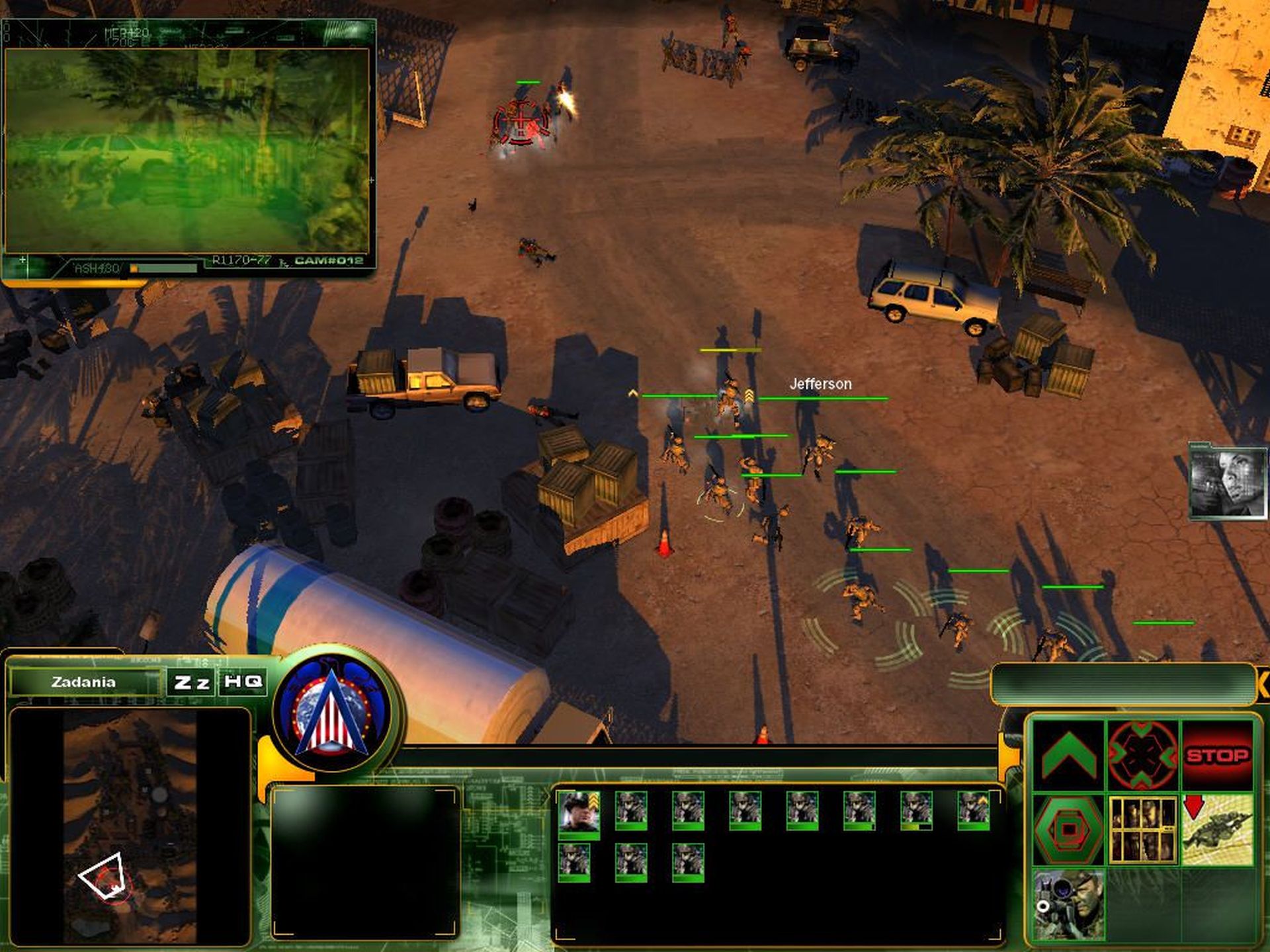Click the tactical minimap
Screen dimensions: 1270x952
(x=130, y=826)
